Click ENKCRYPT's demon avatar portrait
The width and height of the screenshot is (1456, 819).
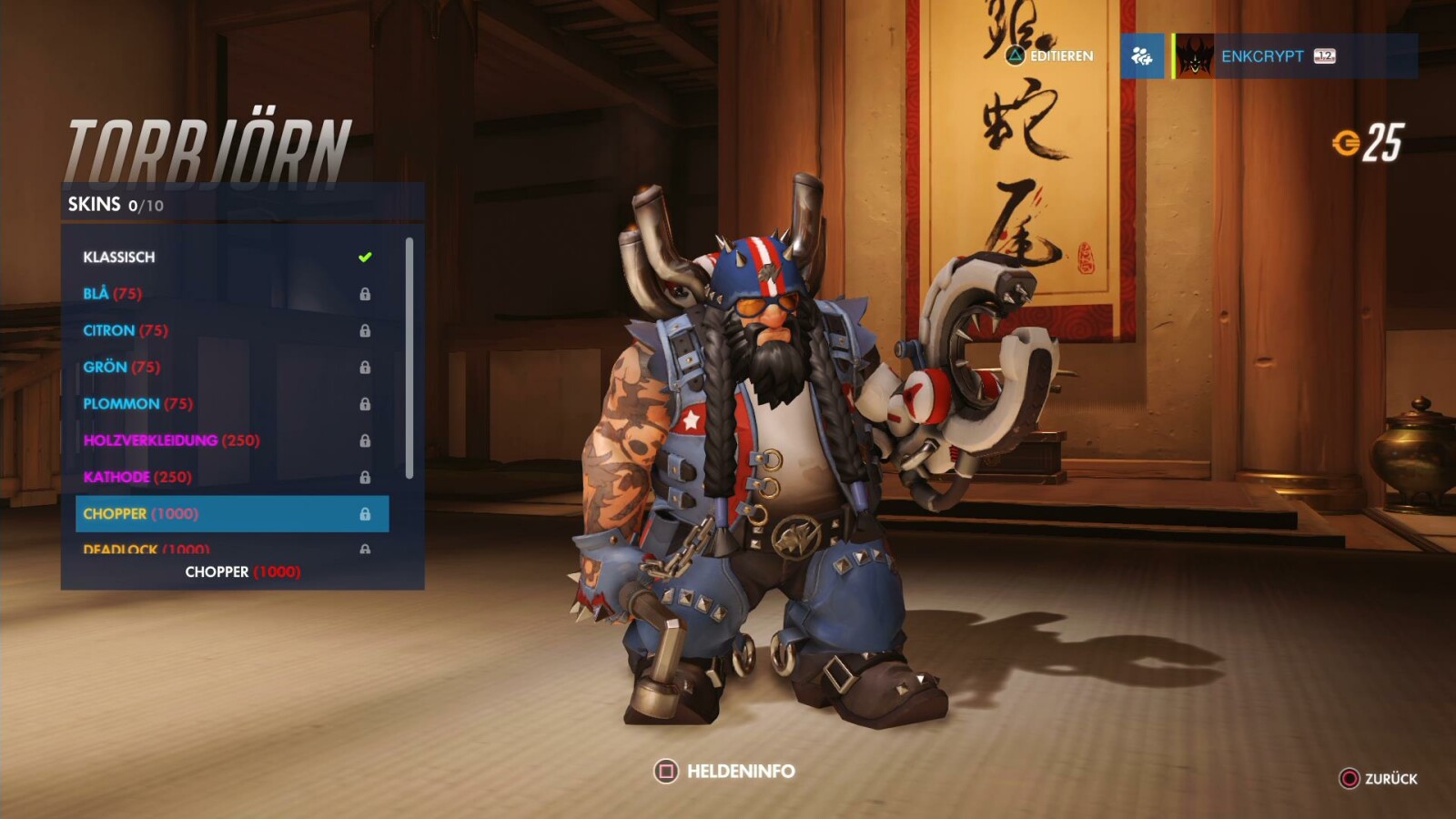coord(1192,57)
